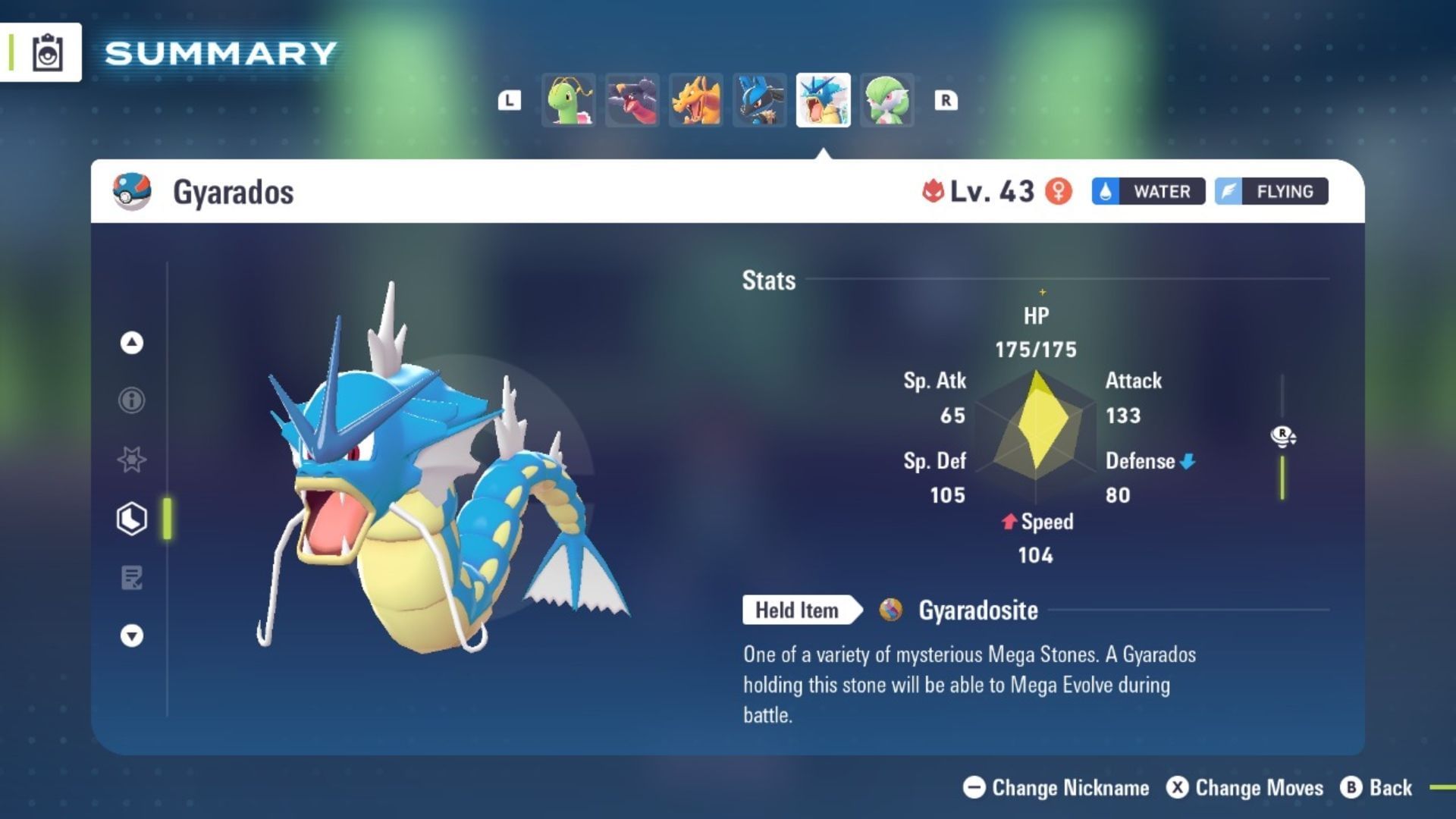Image resolution: width=1456 pixels, height=819 pixels.
Task: Select the hexagon stats tab
Action: pos(132,519)
